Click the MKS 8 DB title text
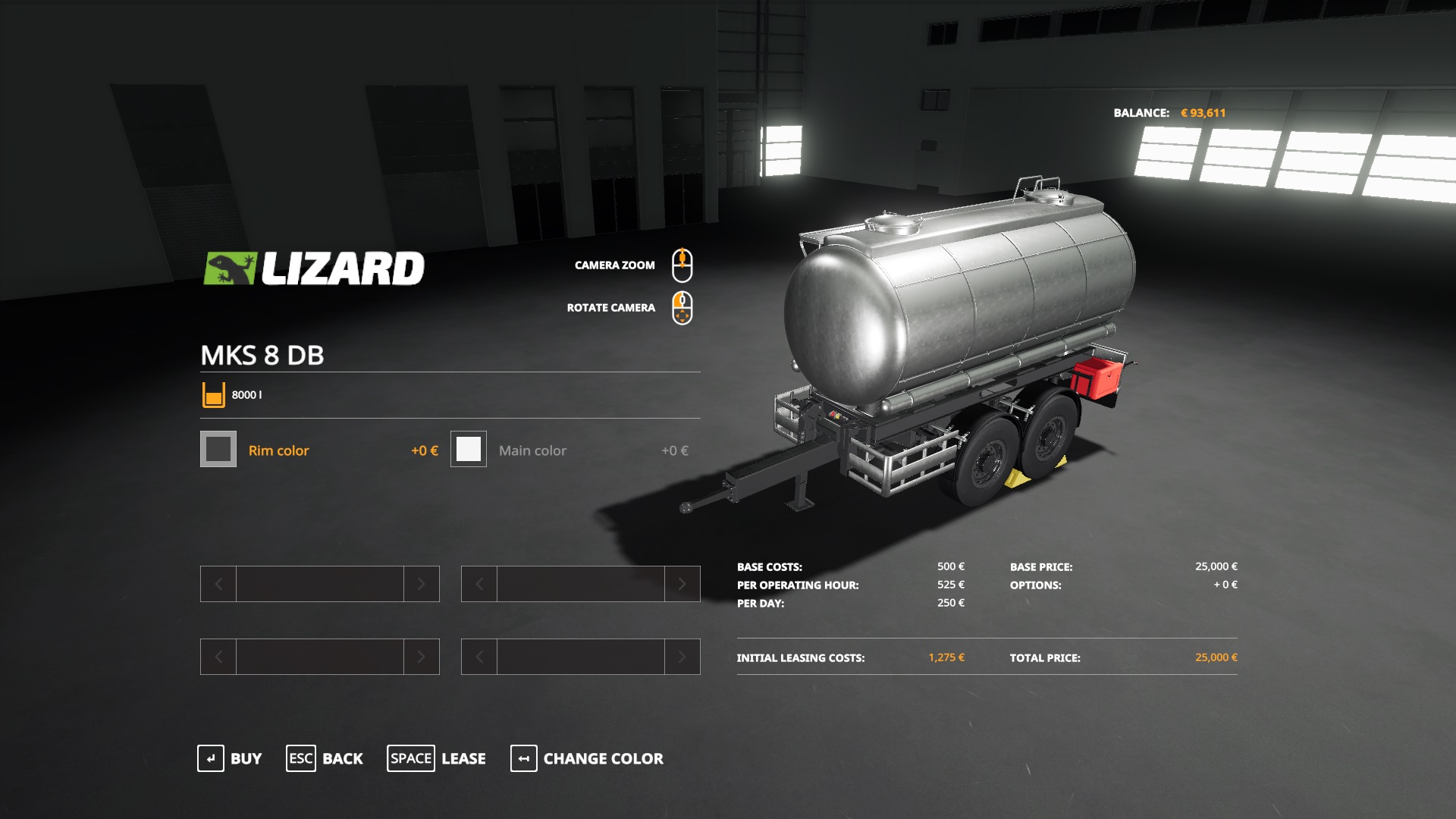Screen dimensions: 1456x819 (263, 355)
